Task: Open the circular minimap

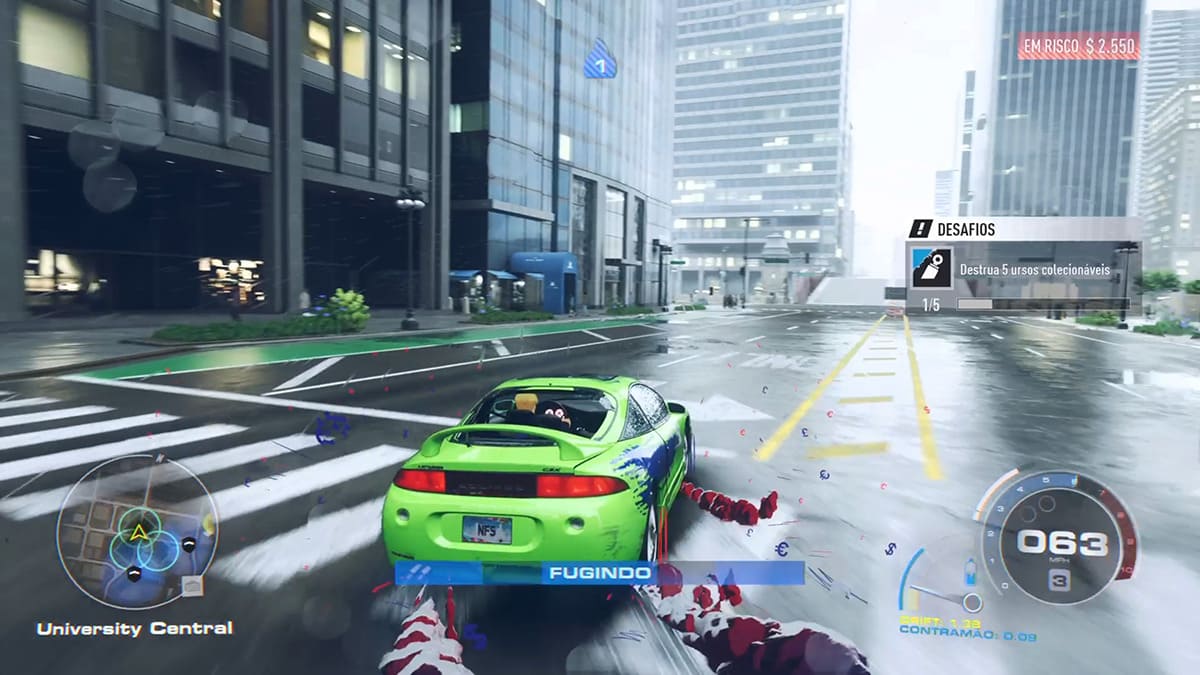Action: tap(136, 531)
